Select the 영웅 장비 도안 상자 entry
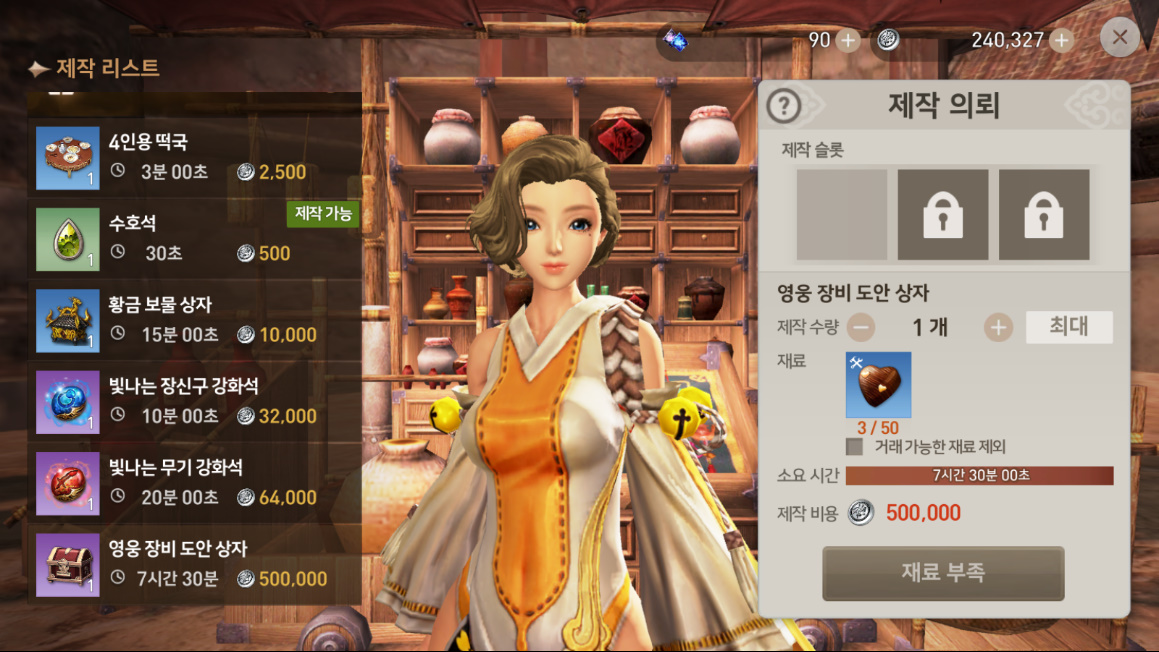This screenshot has height=652, width=1159. click(x=195, y=564)
